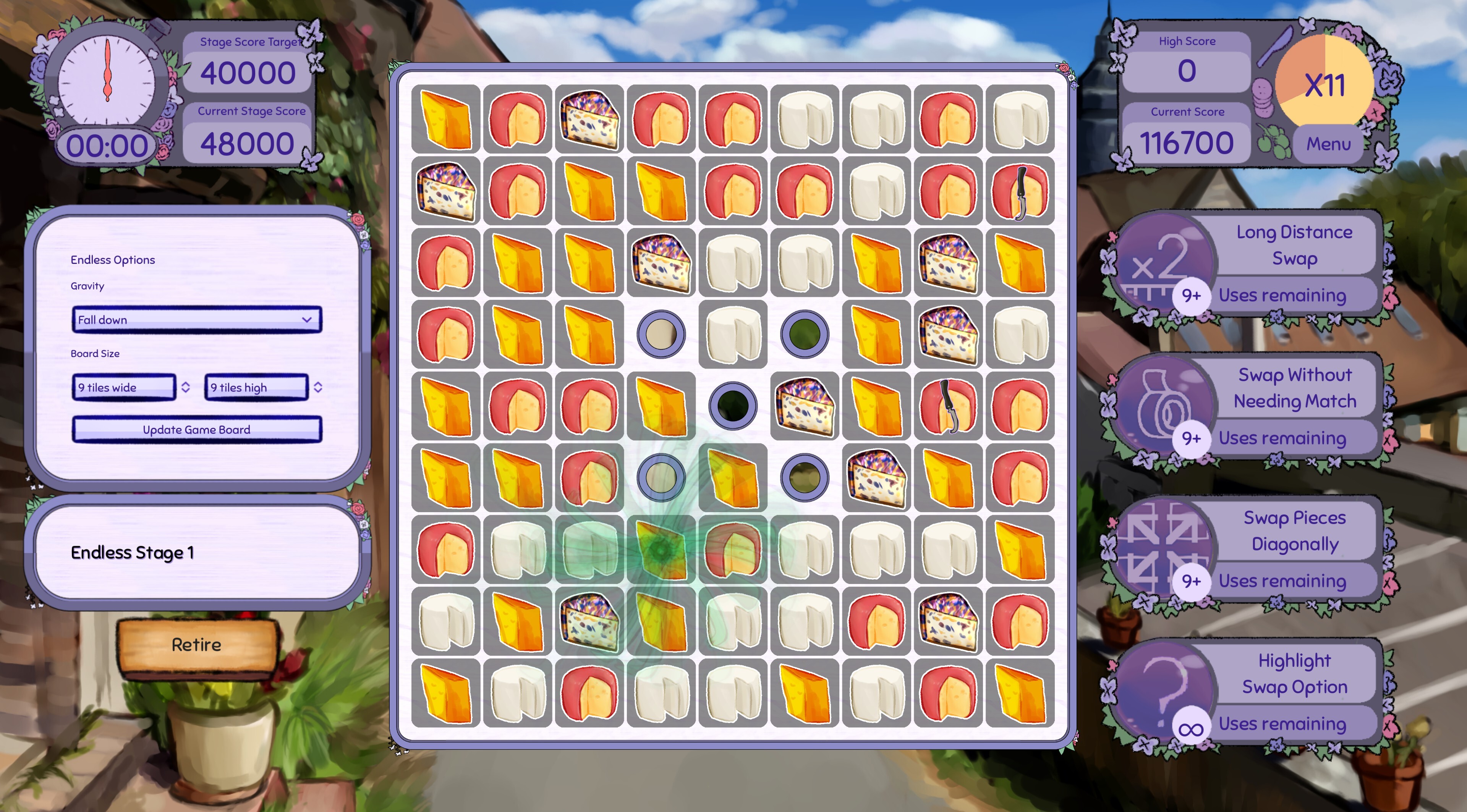Screen dimensions: 1467x812
Task: Click an empty ring slot near the board center
Action: [733, 406]
